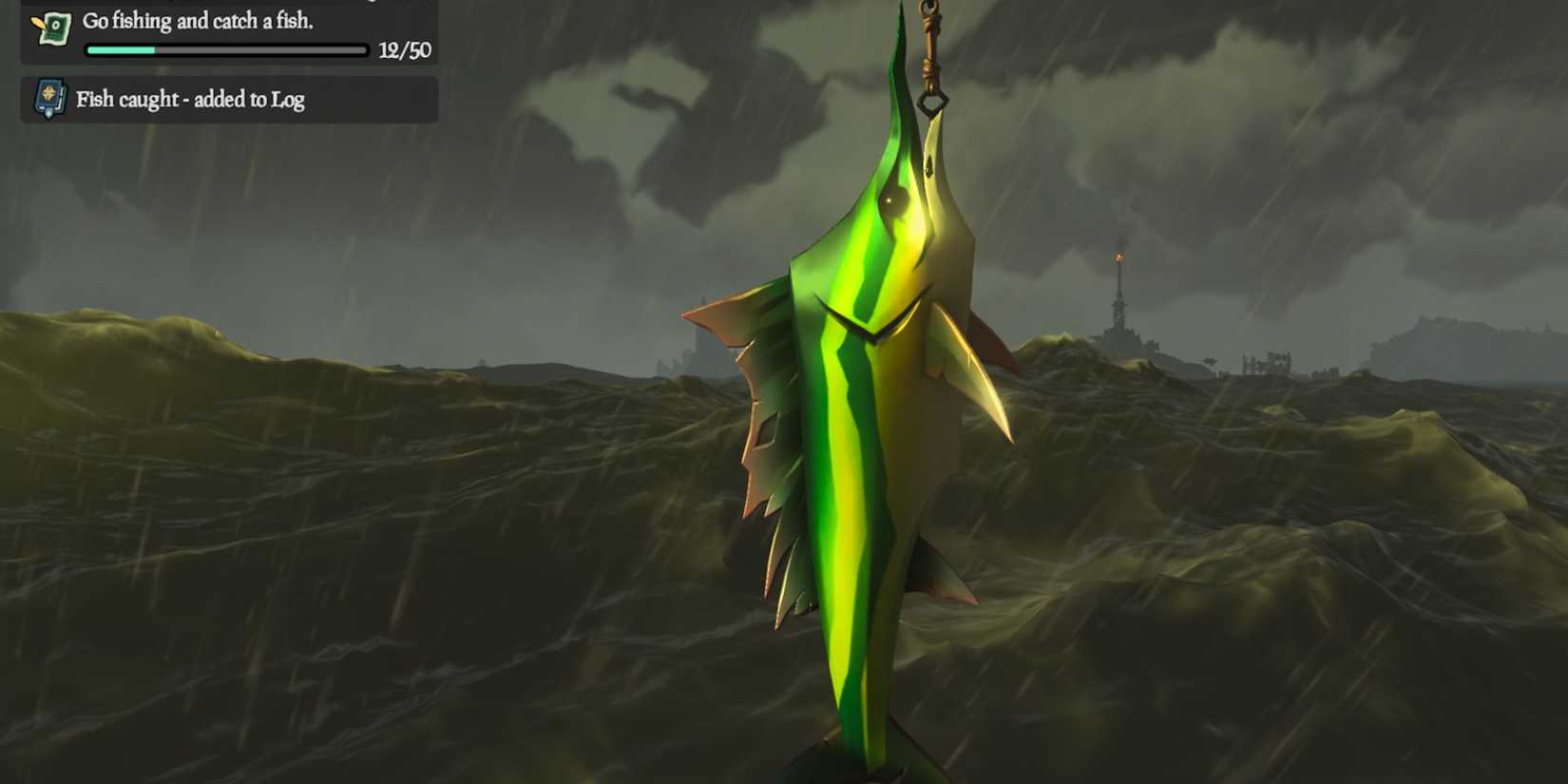Expand the Fish caught log entry

(x=190, y=99)
